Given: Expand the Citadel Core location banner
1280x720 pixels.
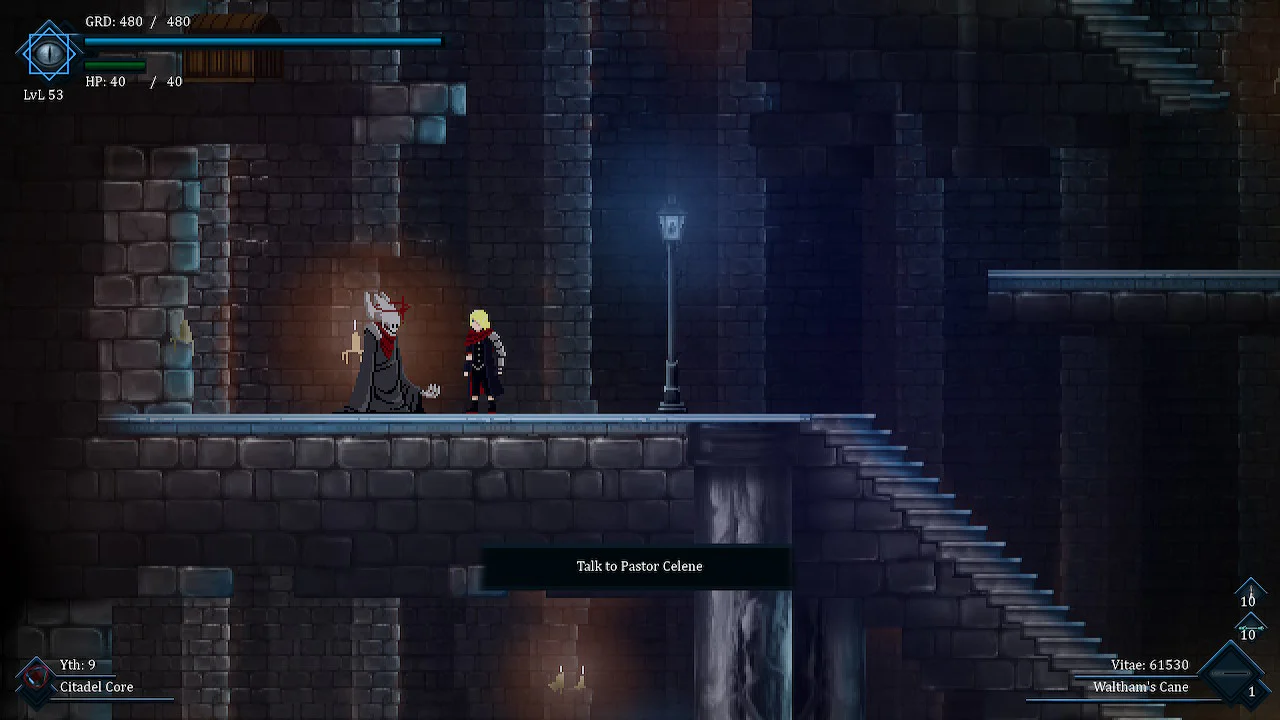Looking at the screenshot, I should [95, 687].
